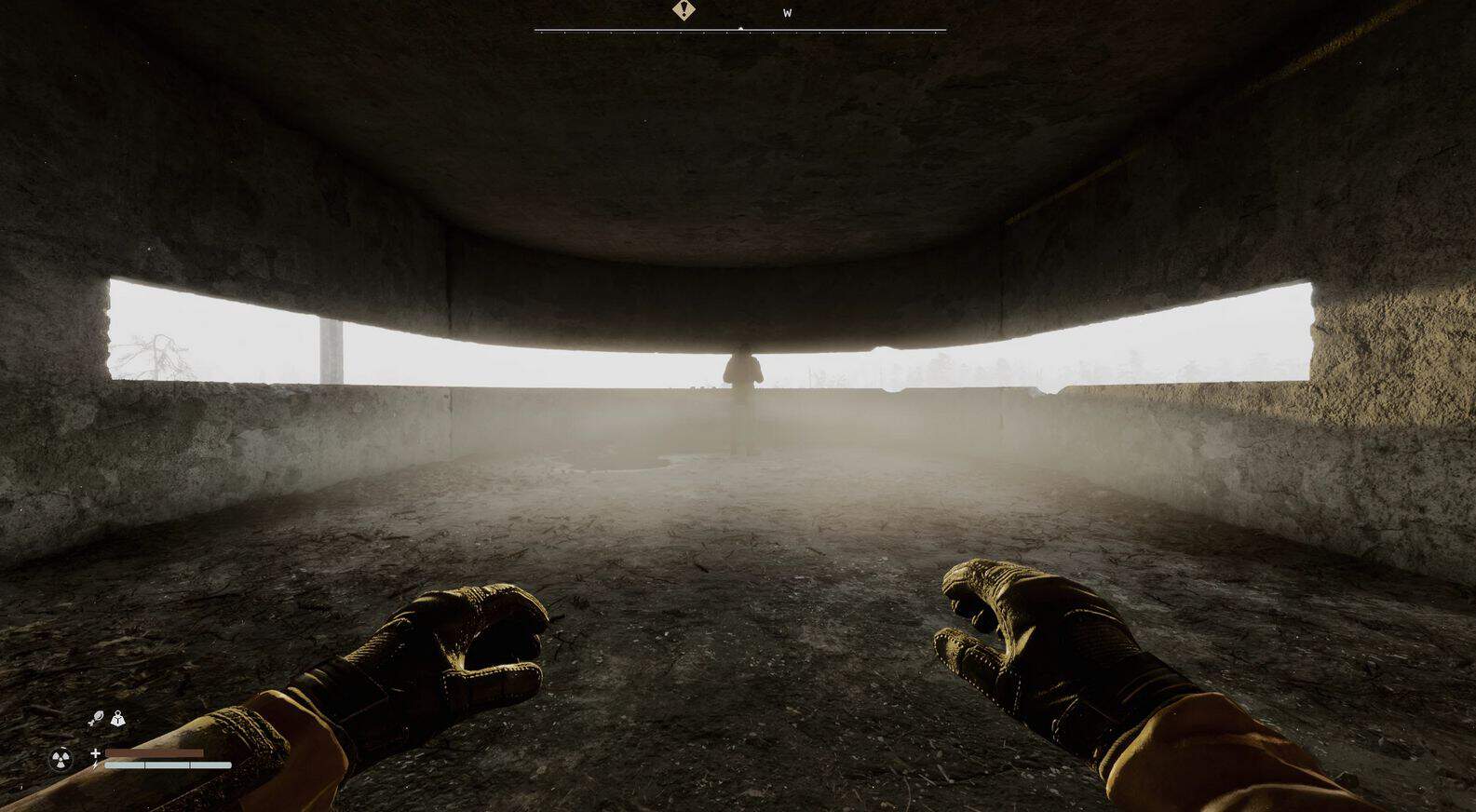Click the quest marker diamond on the compass
This screenshot has width=1476, height=812.
684,10
